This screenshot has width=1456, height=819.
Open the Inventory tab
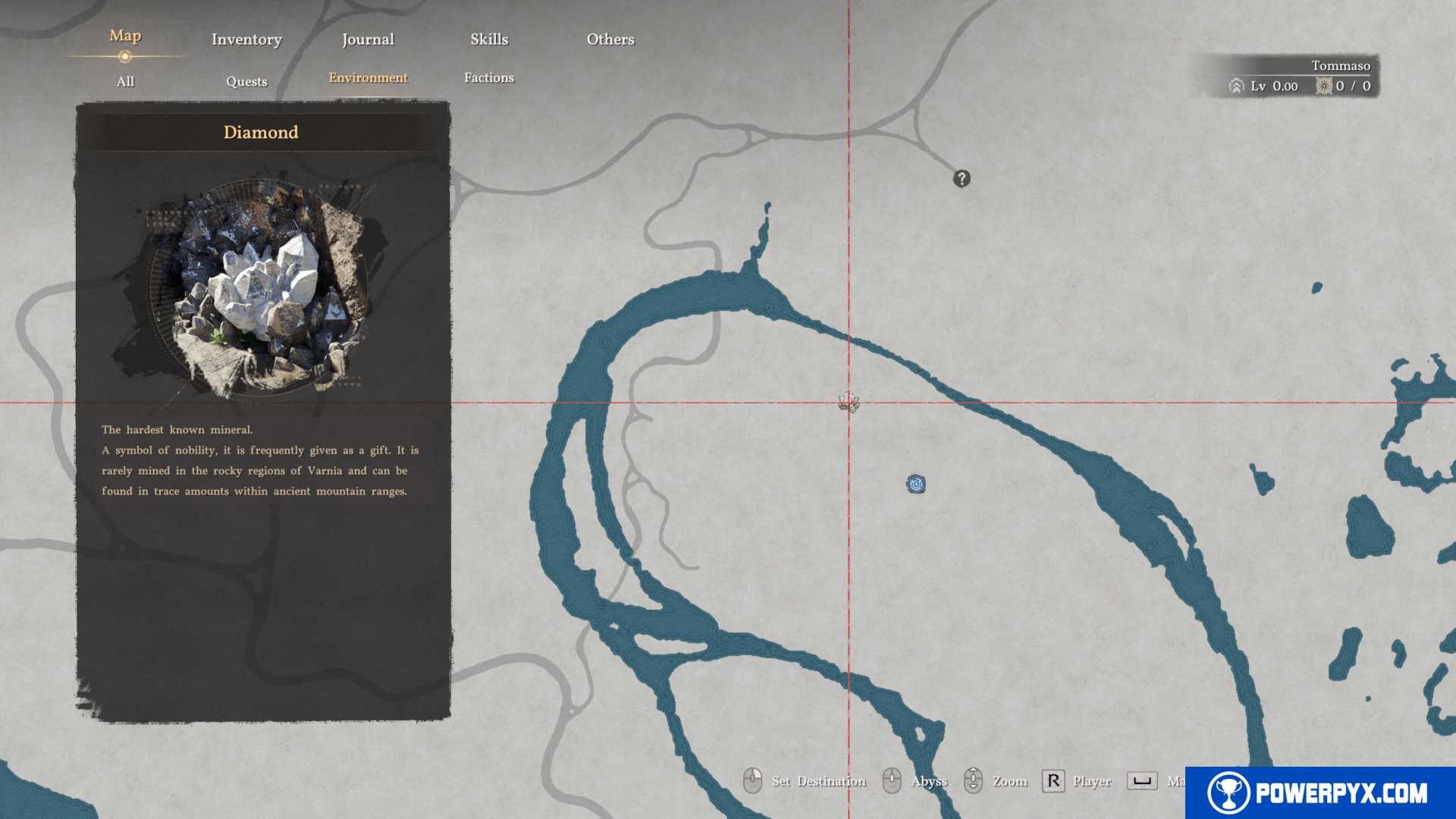246,39
